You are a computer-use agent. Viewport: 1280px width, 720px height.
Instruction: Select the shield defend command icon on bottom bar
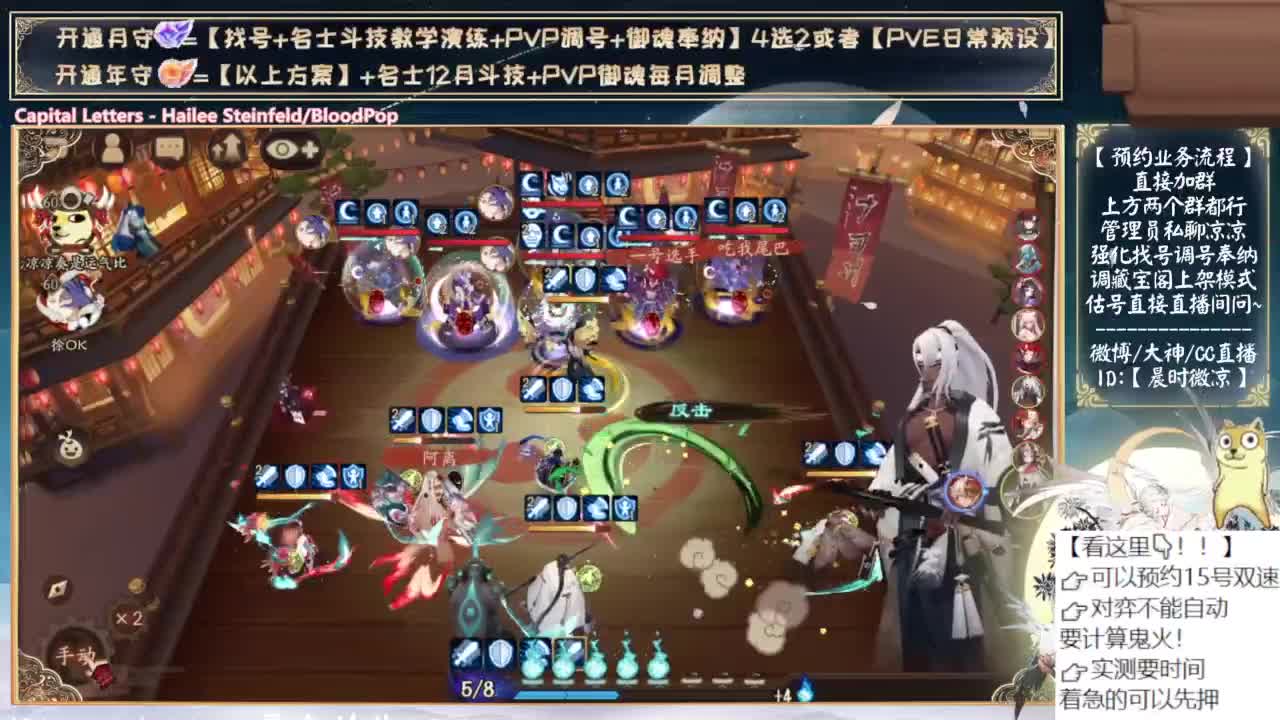pyautogui.click(x=499, y=656)
